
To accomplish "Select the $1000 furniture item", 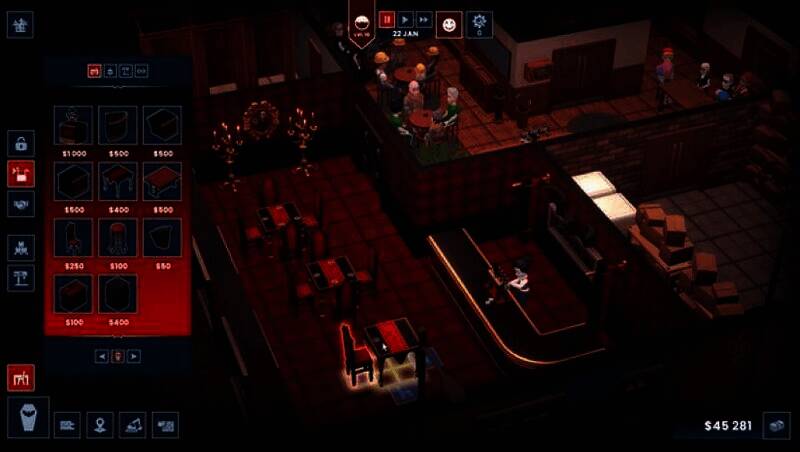I will click(x=74, y=126).
